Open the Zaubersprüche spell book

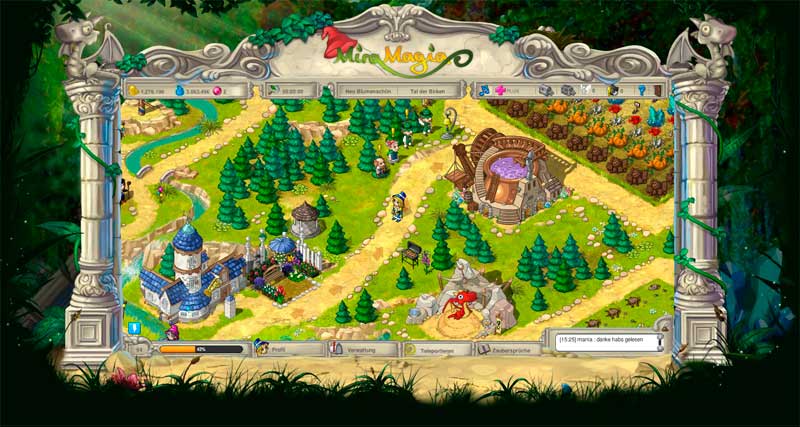(x=508, y=349)
